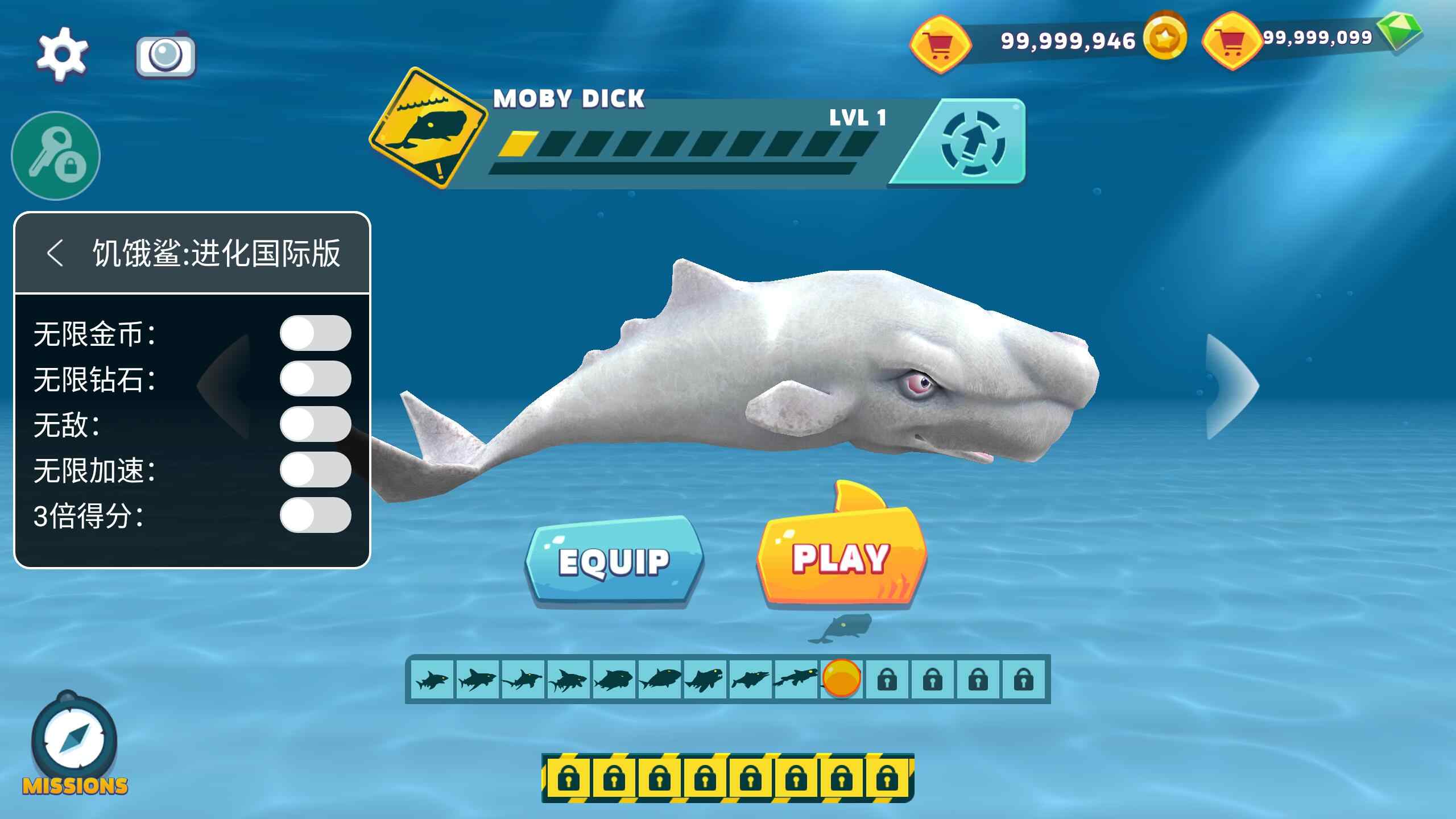Turn on 无限加速 unlimited boost
This screenshot has height=819, width=1456.
315,470
